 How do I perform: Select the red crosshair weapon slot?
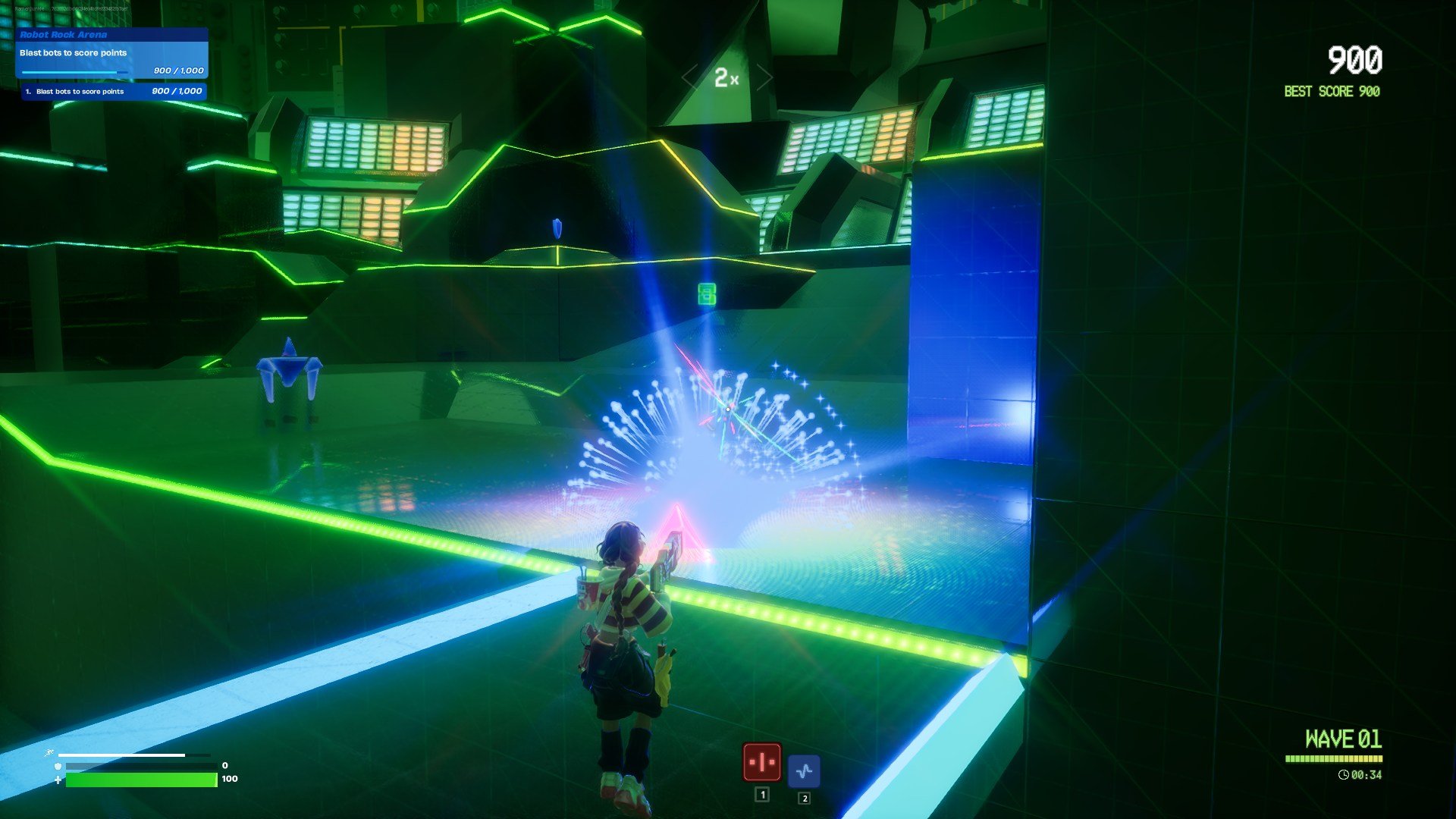[761, 762]
